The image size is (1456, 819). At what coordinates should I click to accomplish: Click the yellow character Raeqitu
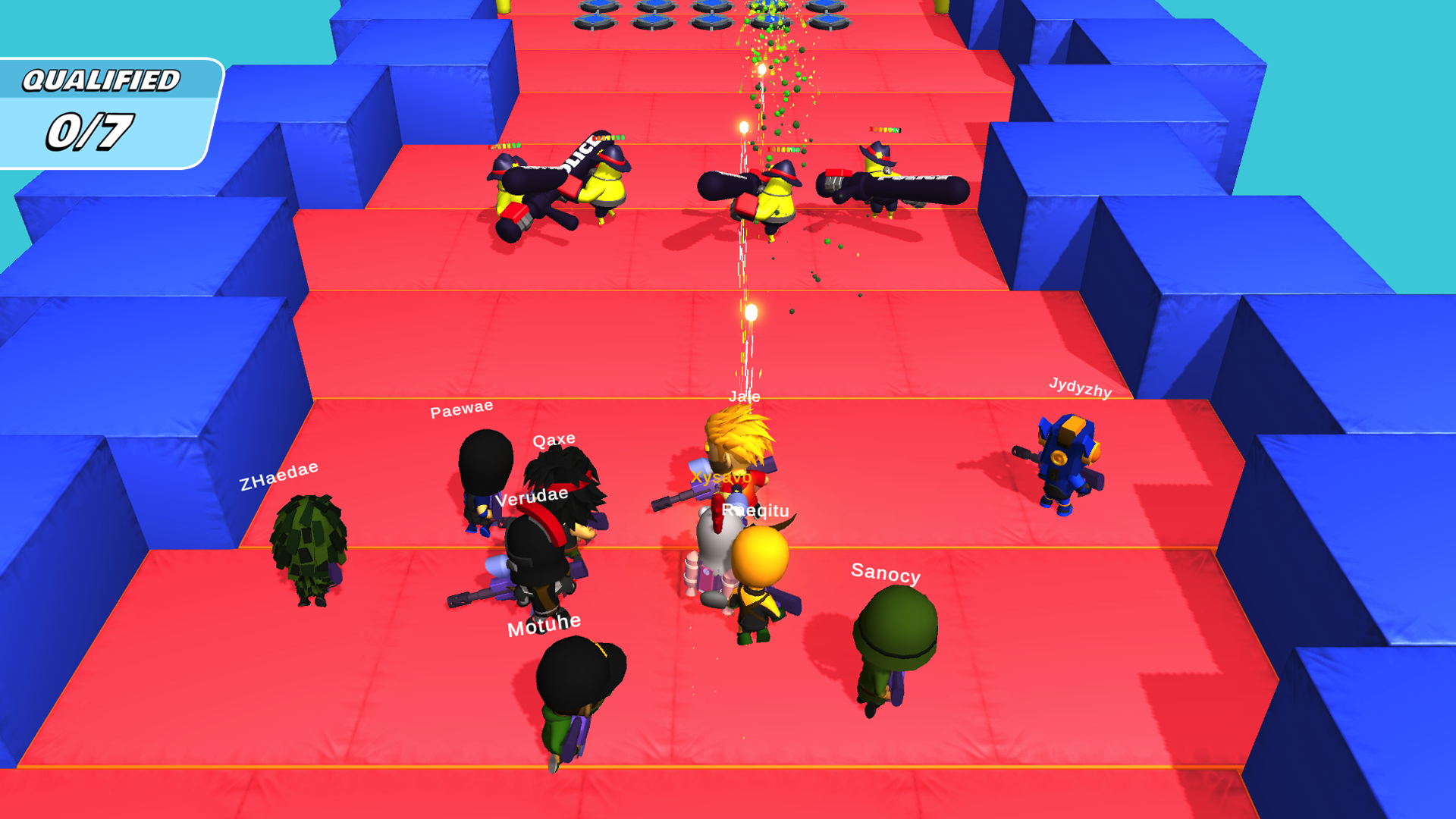point(758,584)
